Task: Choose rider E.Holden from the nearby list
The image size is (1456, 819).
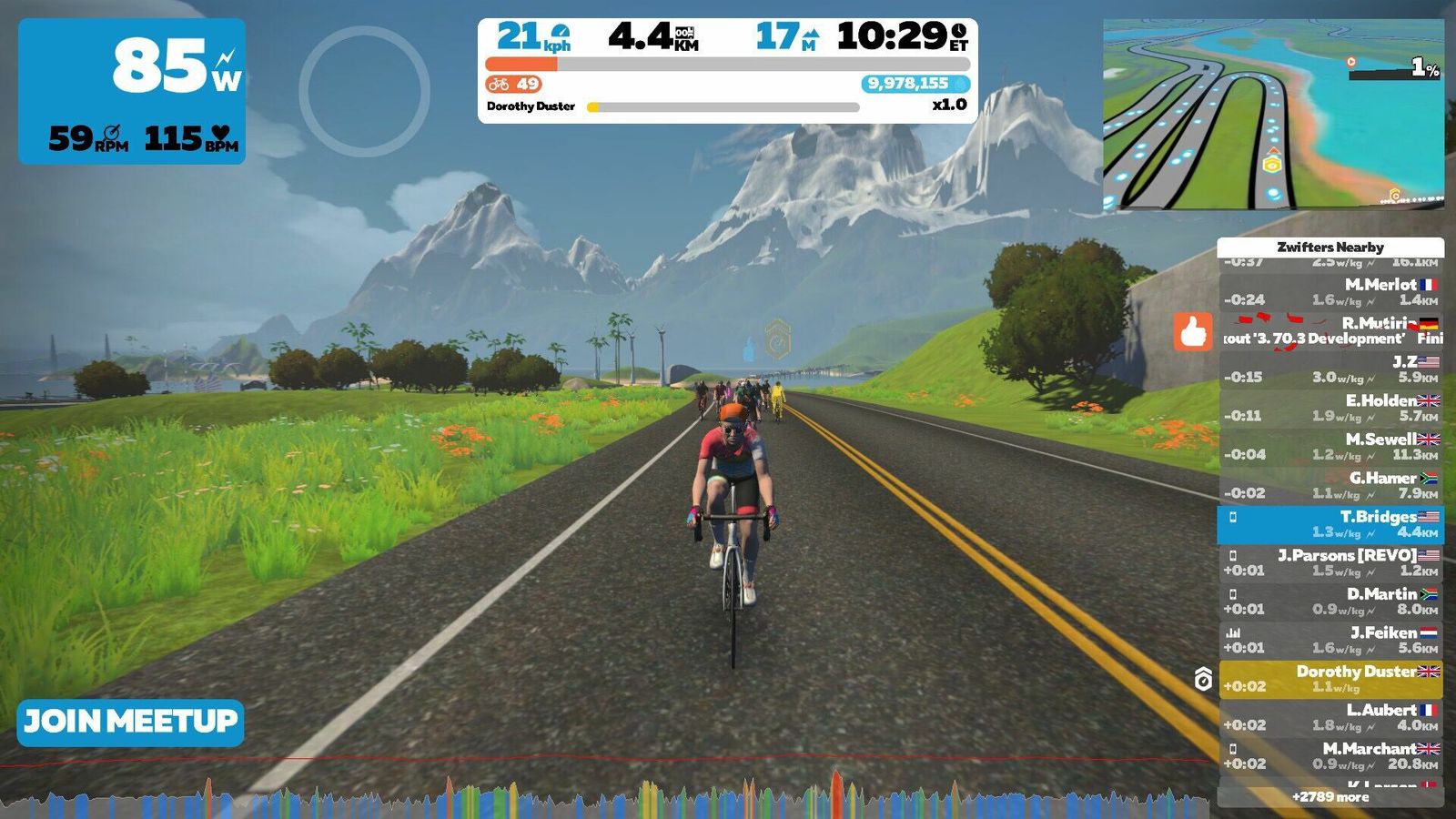Action: 1330,408
